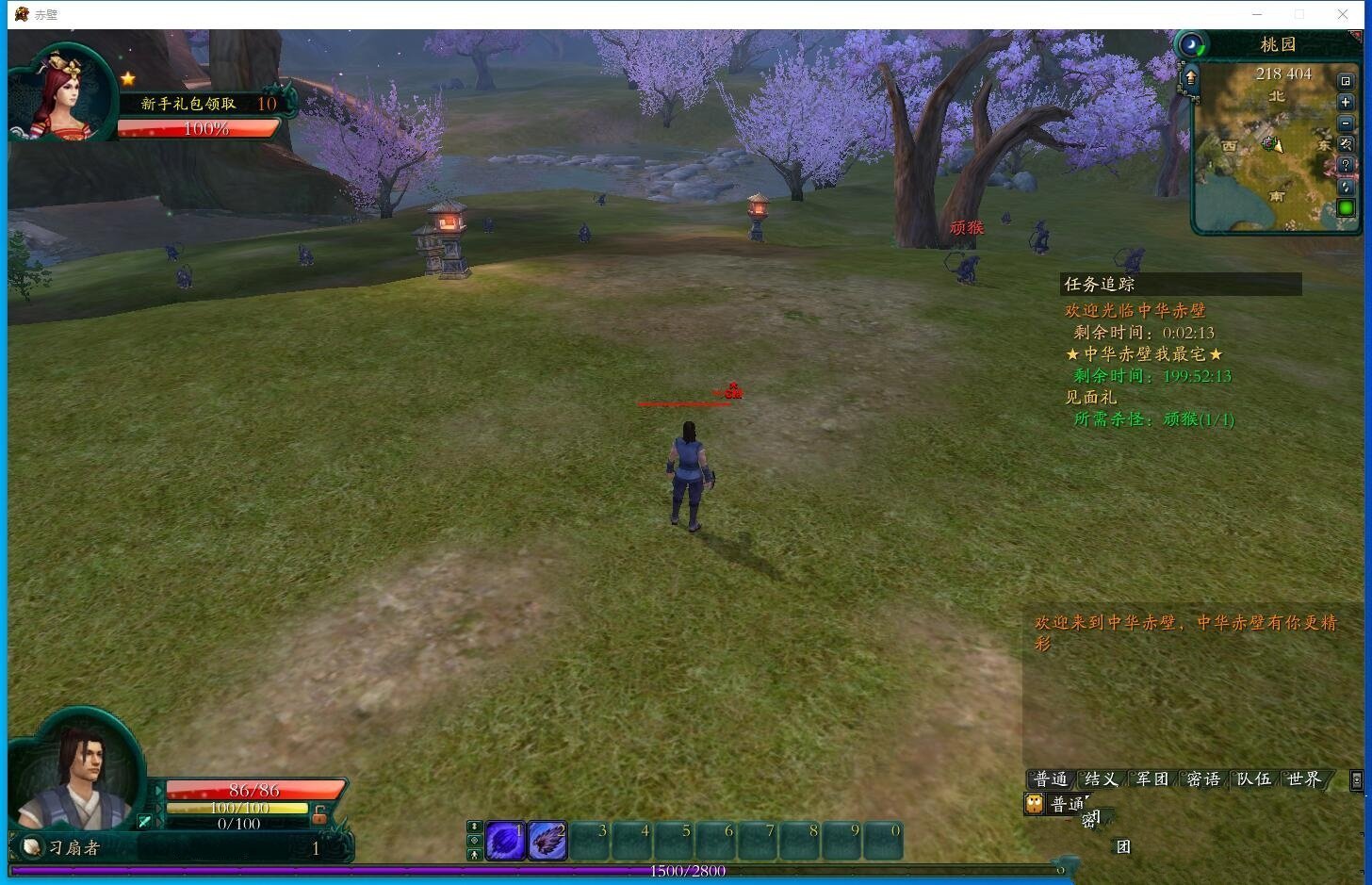
Task: Click the moon day-night icon by 桃园
Action: [1192, 45]
